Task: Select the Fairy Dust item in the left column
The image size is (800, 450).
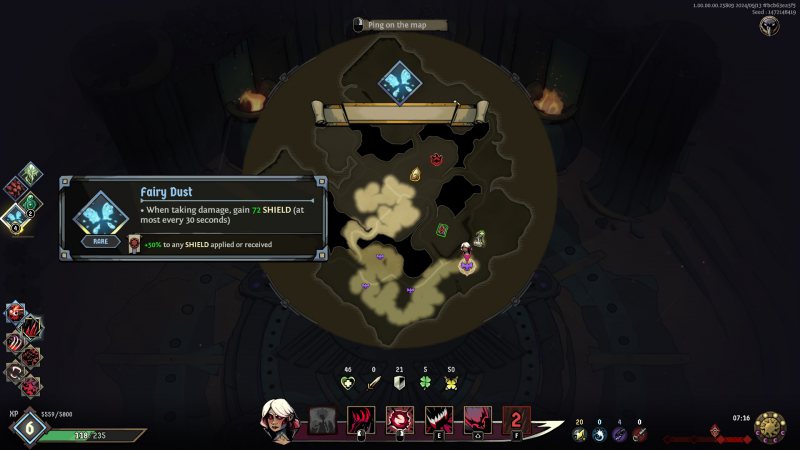Action: [15, 213]
